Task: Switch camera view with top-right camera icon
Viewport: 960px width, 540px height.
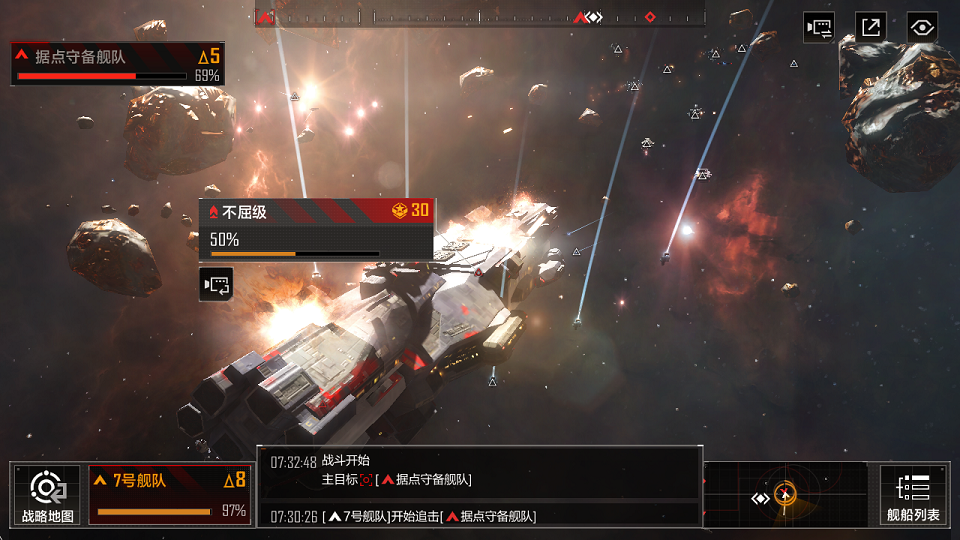Action: 819,27
